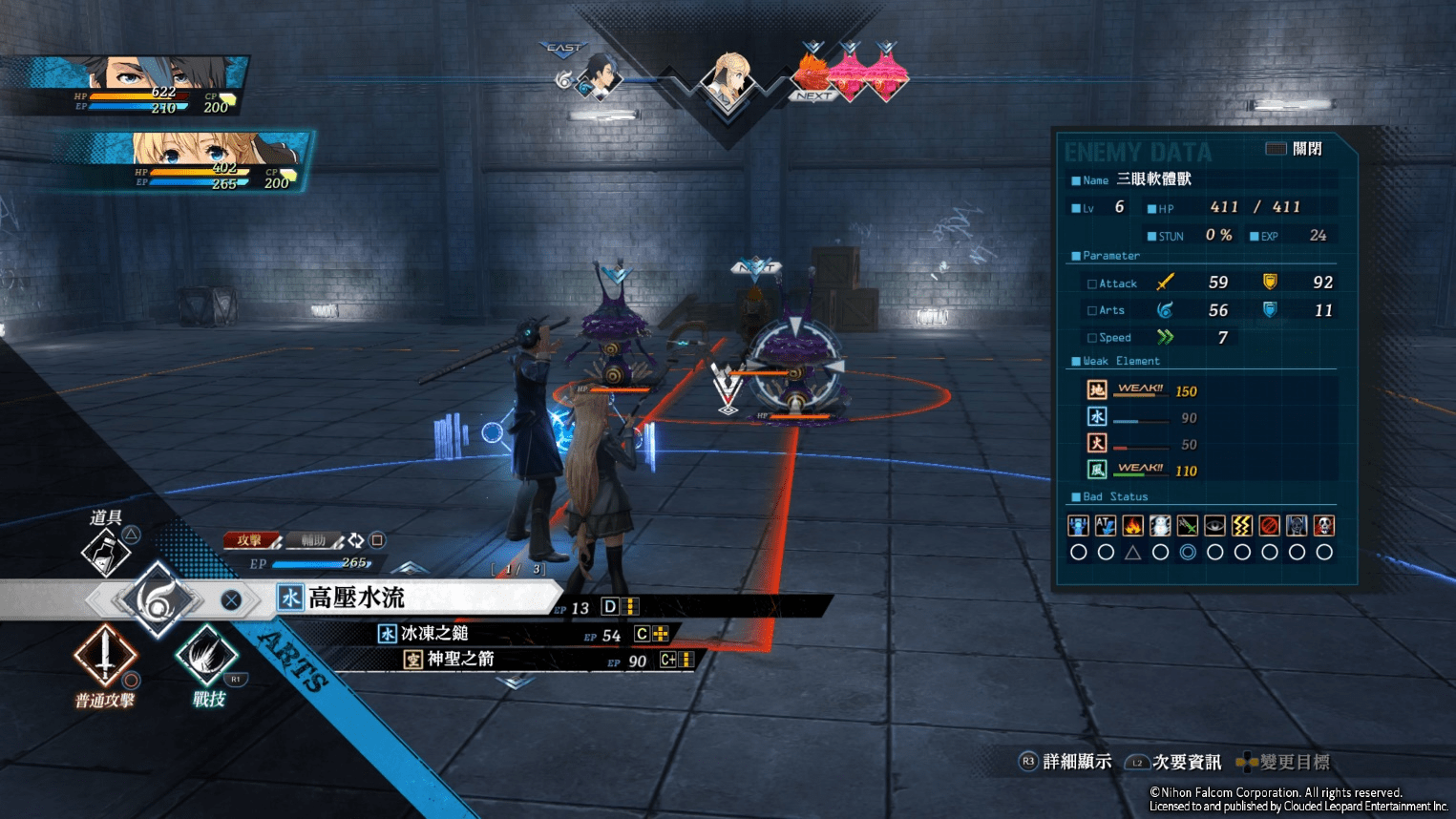Screen dimensions: 1456x819
Task: Open the 戰技 crafts command
Action: point(206,656)
